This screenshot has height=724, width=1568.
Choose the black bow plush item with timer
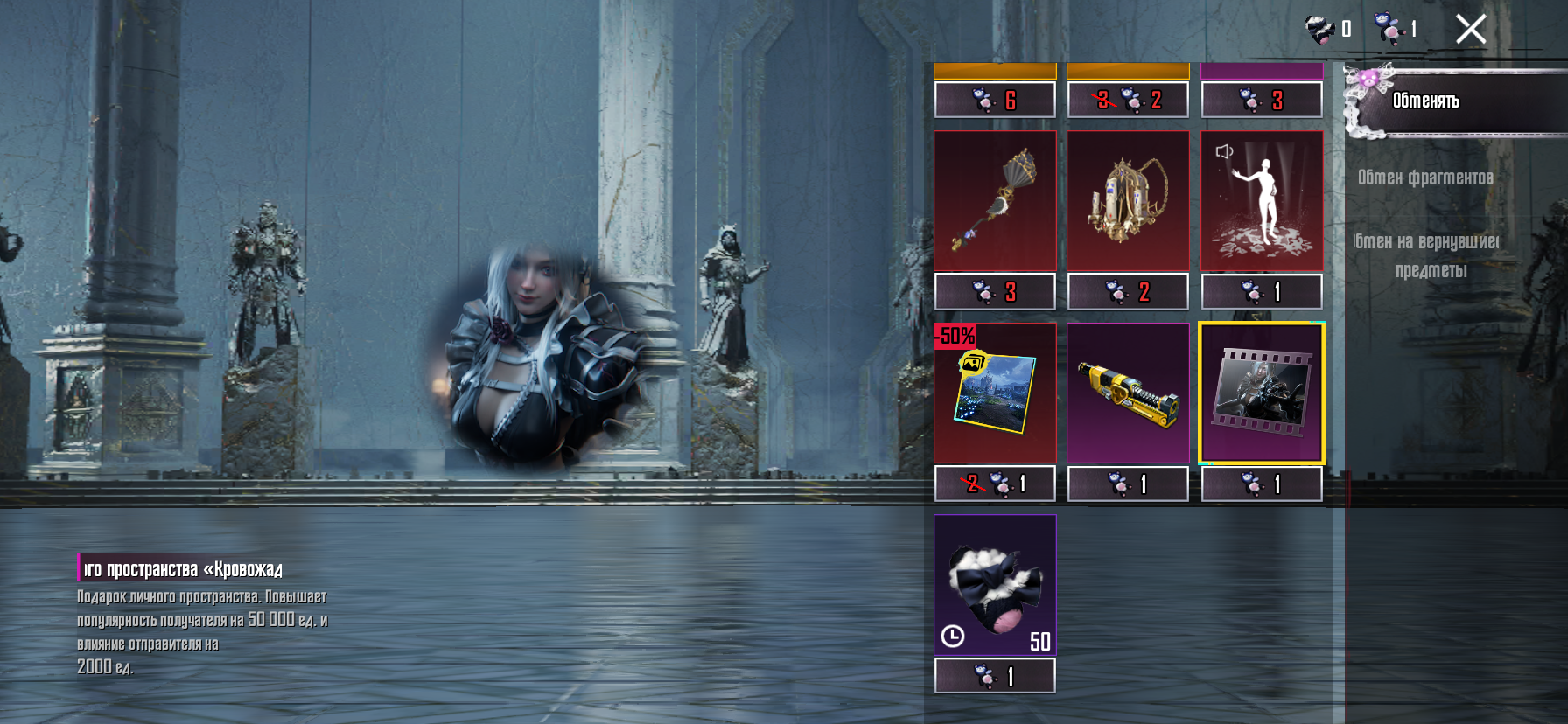point(995,584)
